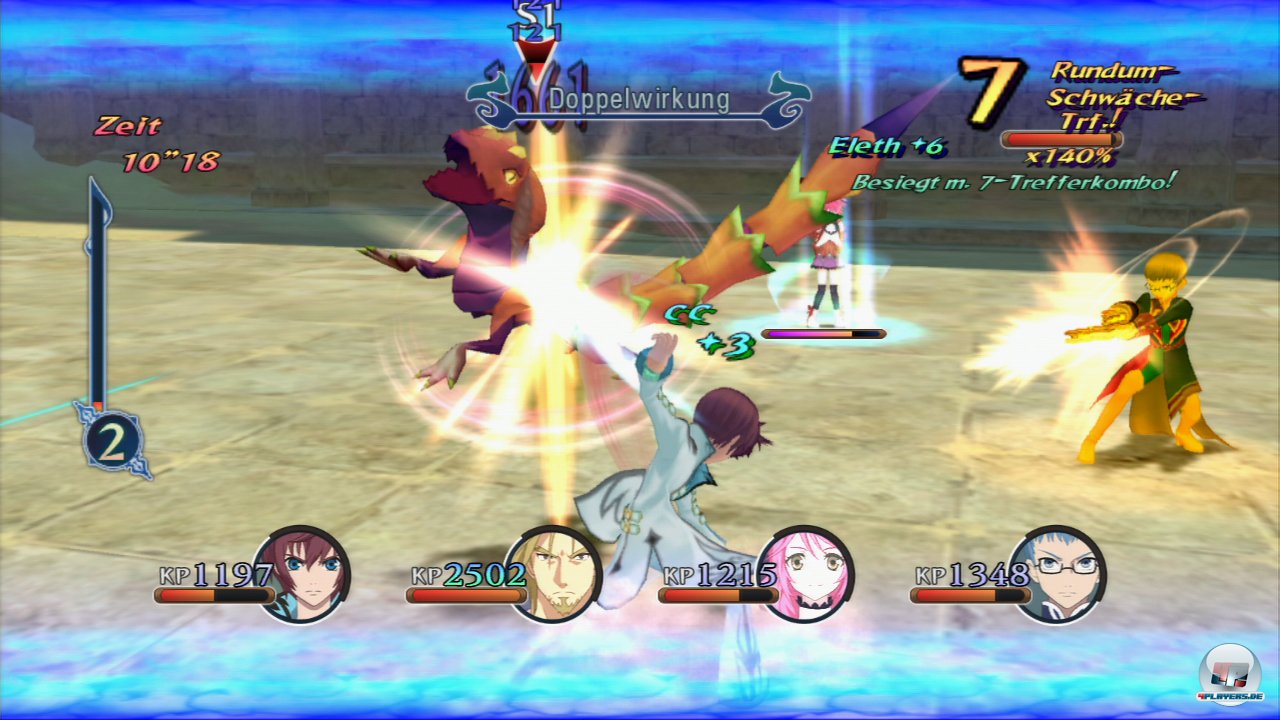The width and height of the screenshot is (1280, 720).
Task: Select Hubert's portrait with glasses
Action: (x=1058, y=573)
